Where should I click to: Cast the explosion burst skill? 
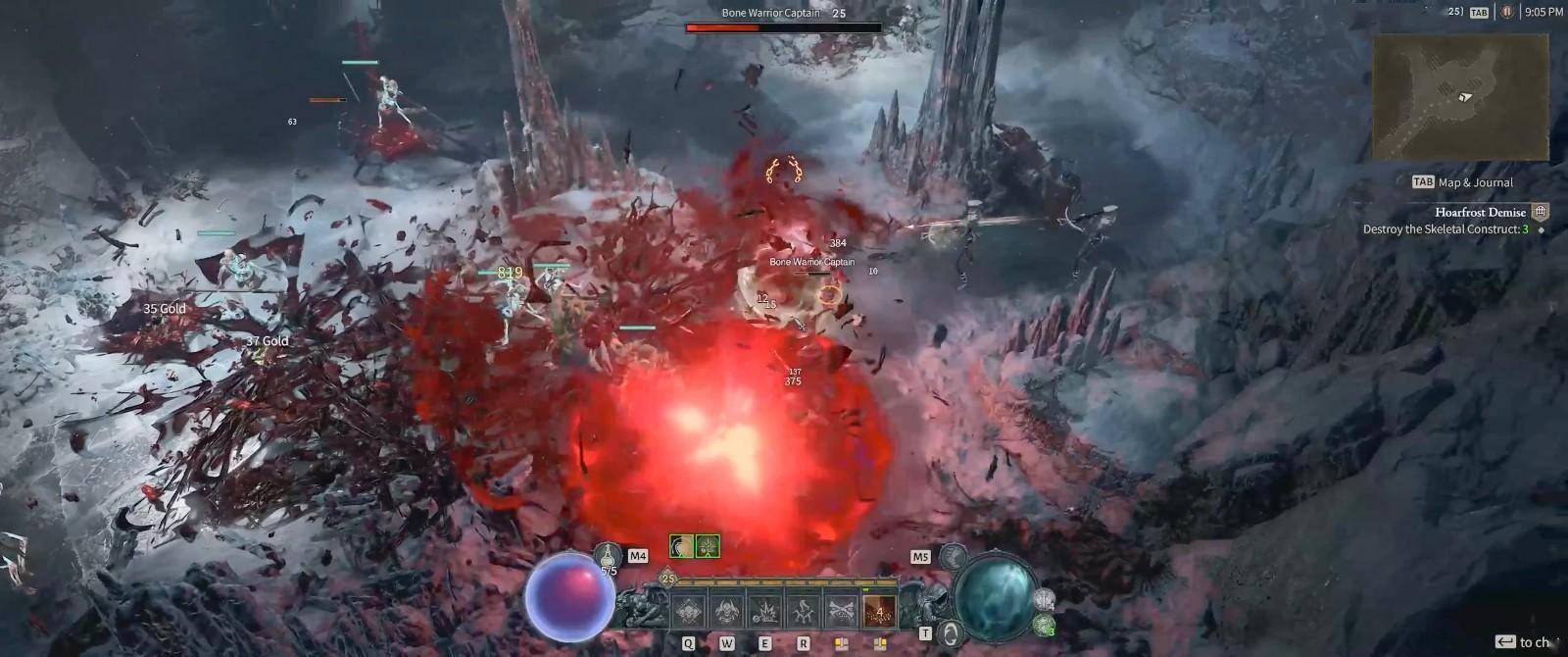(x=765, y=609)
